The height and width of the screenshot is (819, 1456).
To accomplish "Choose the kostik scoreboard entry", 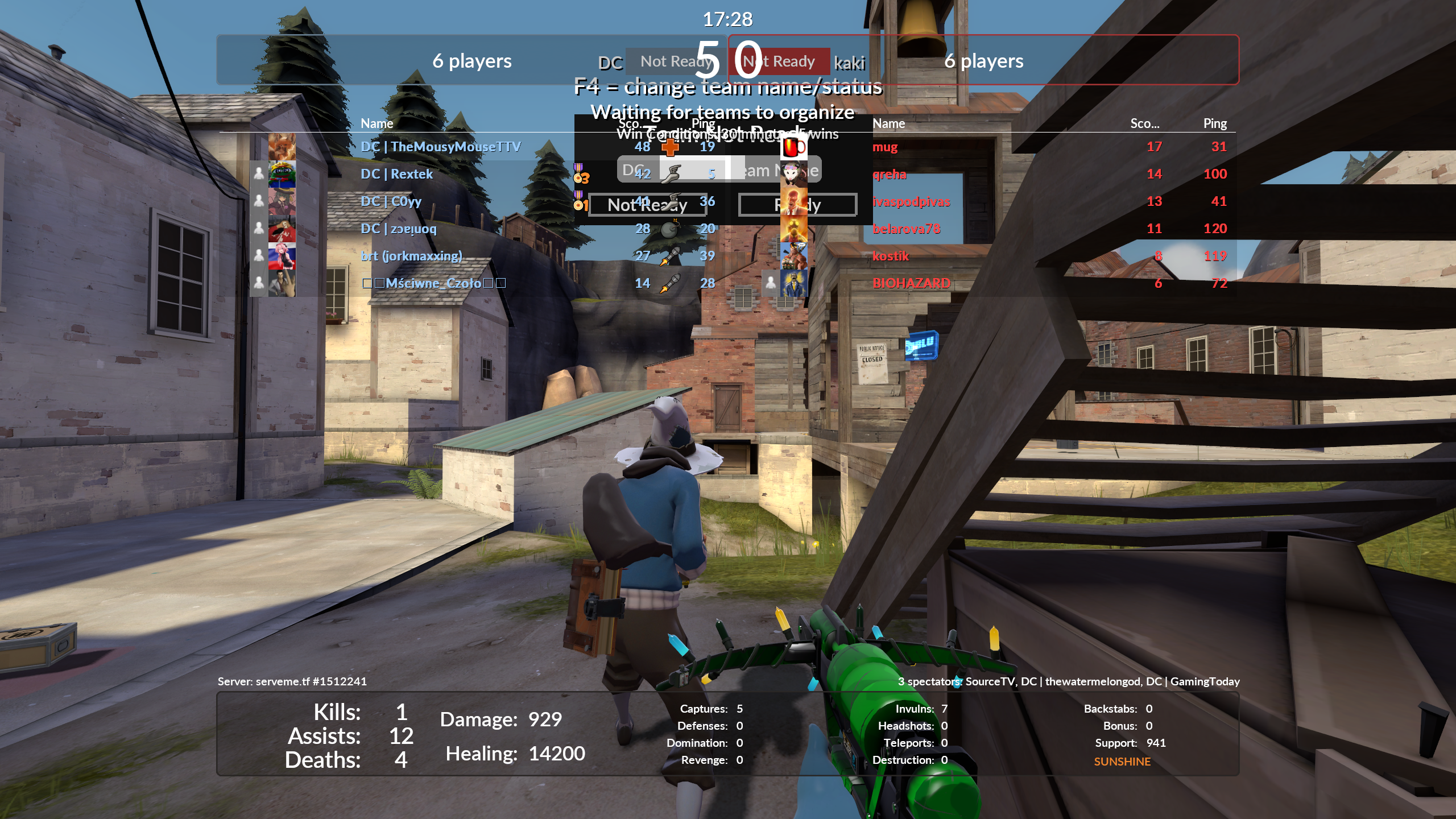I will (x=891, y=256).
